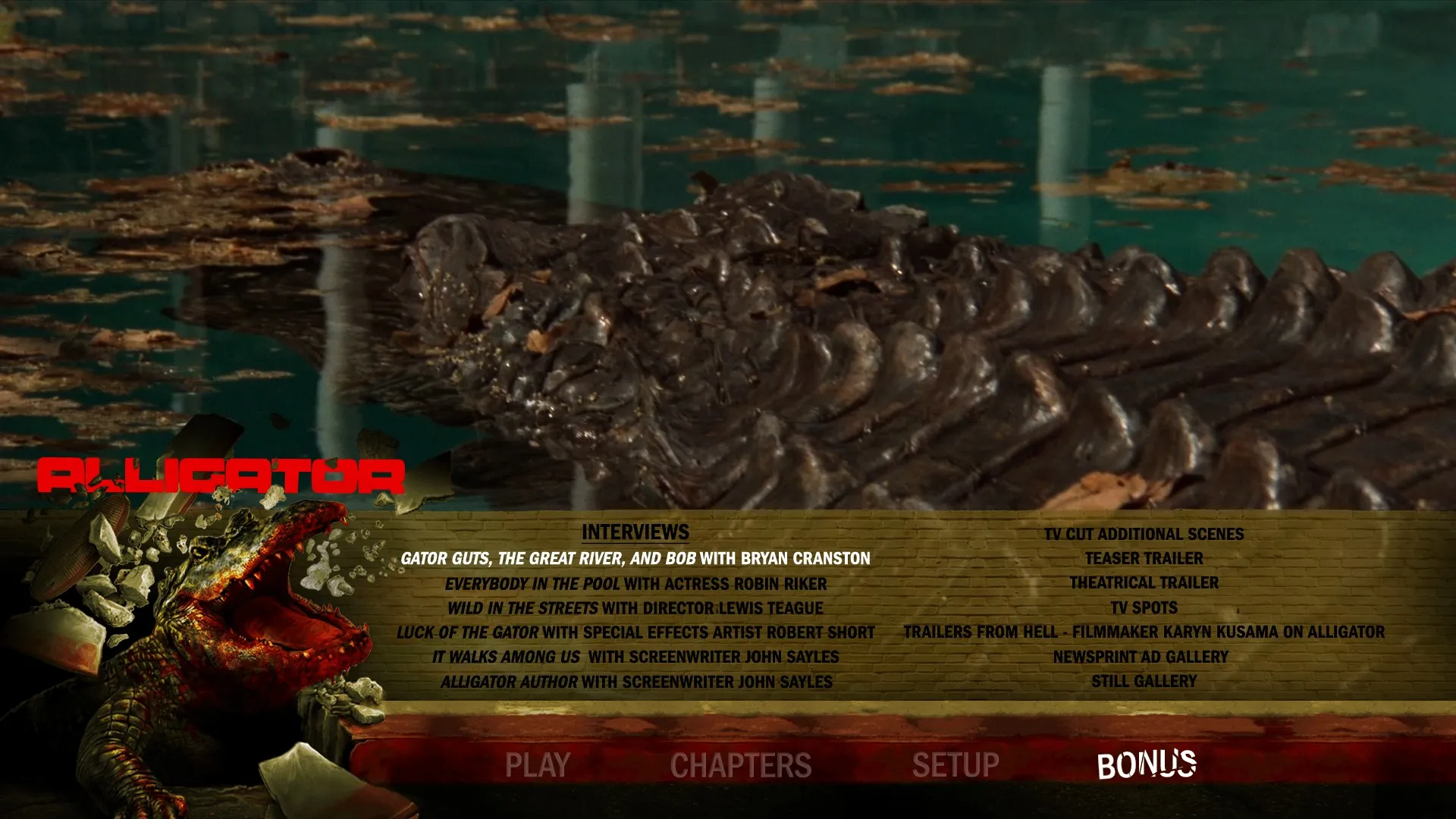Open the Still Gallery
Image resolution: width=1456 pixels, height=819 pixels.
1144,681
